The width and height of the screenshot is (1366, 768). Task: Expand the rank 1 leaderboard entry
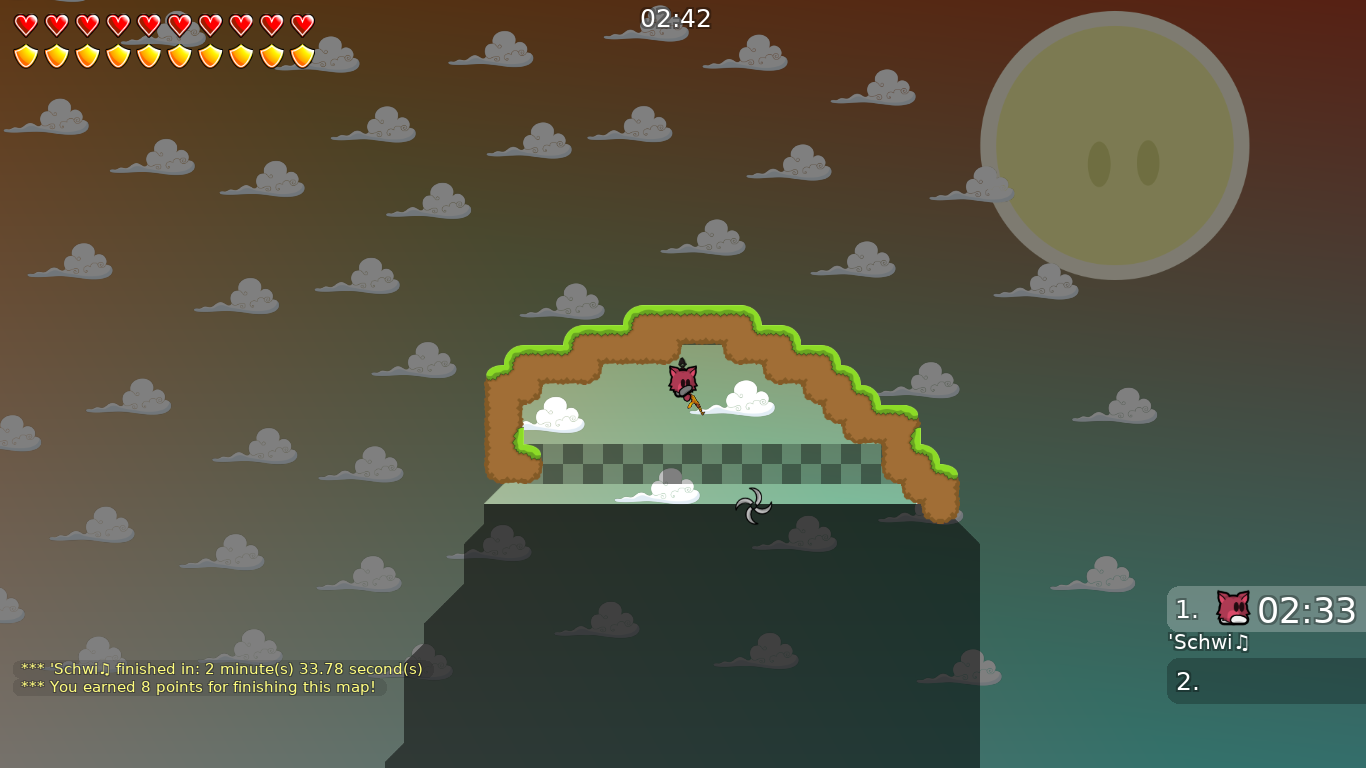(1265, 607)
